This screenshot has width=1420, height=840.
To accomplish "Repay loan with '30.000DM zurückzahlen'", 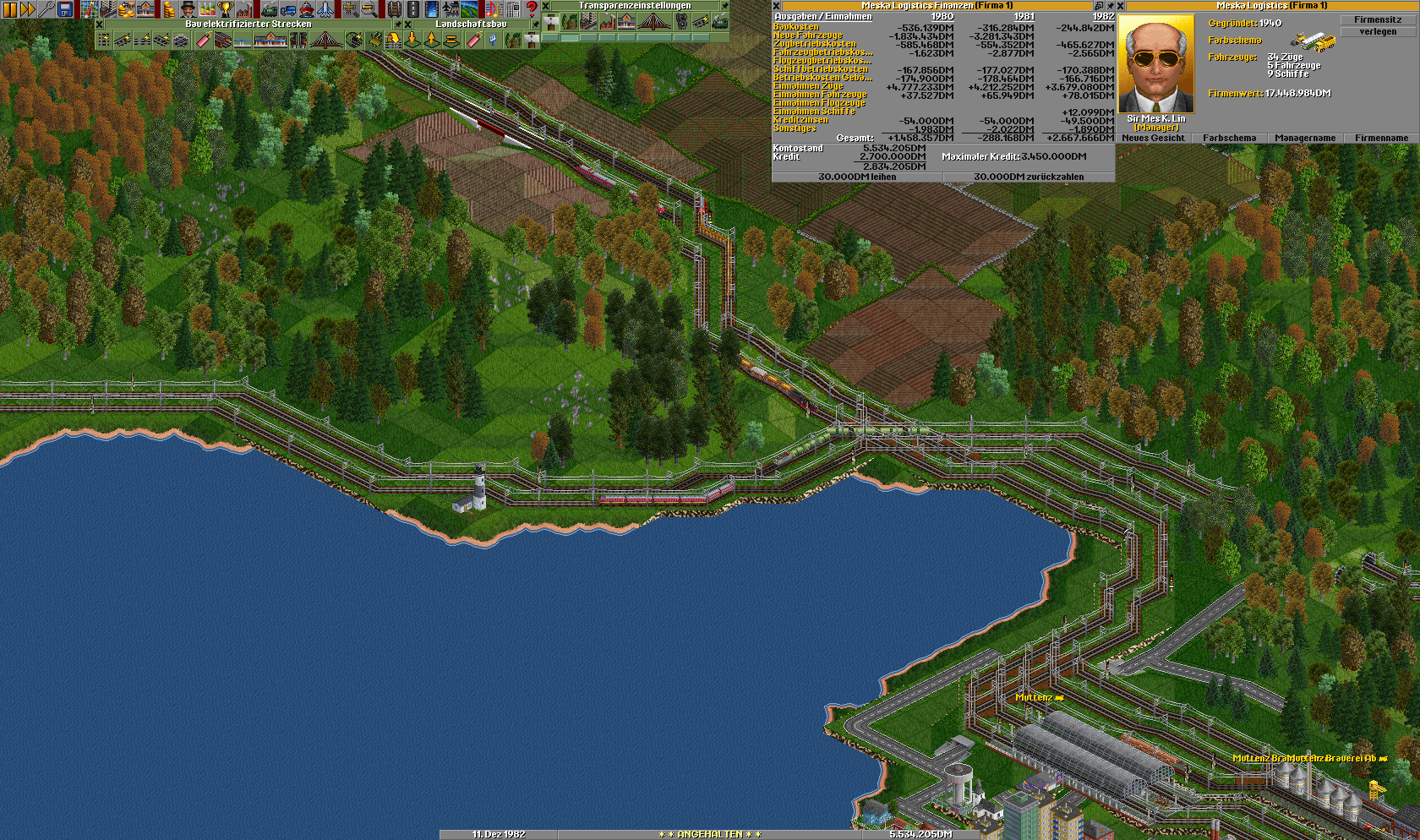I will click(1028, 177).
